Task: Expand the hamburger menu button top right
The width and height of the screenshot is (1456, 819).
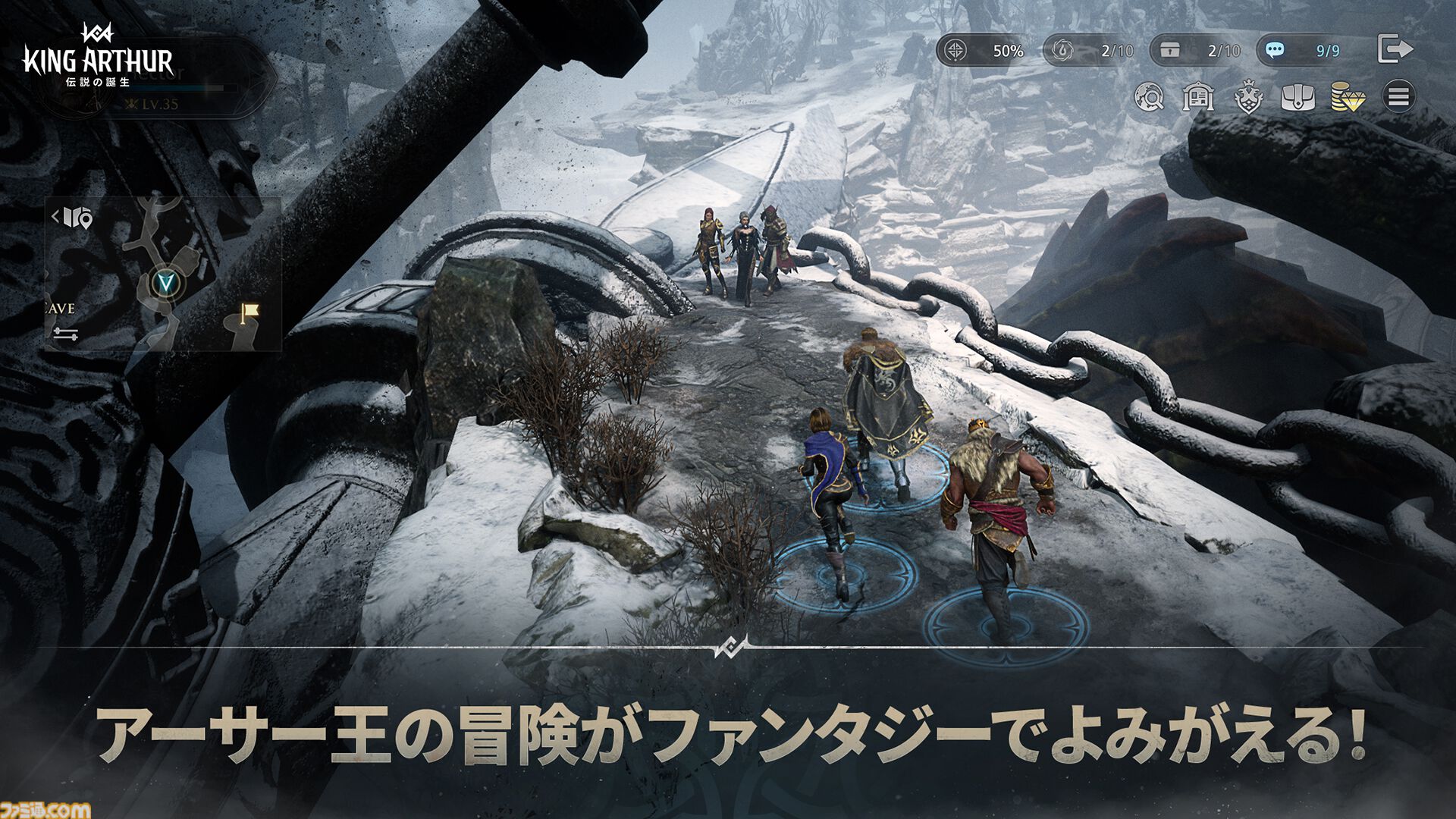Action: [x=1398, y=98]
